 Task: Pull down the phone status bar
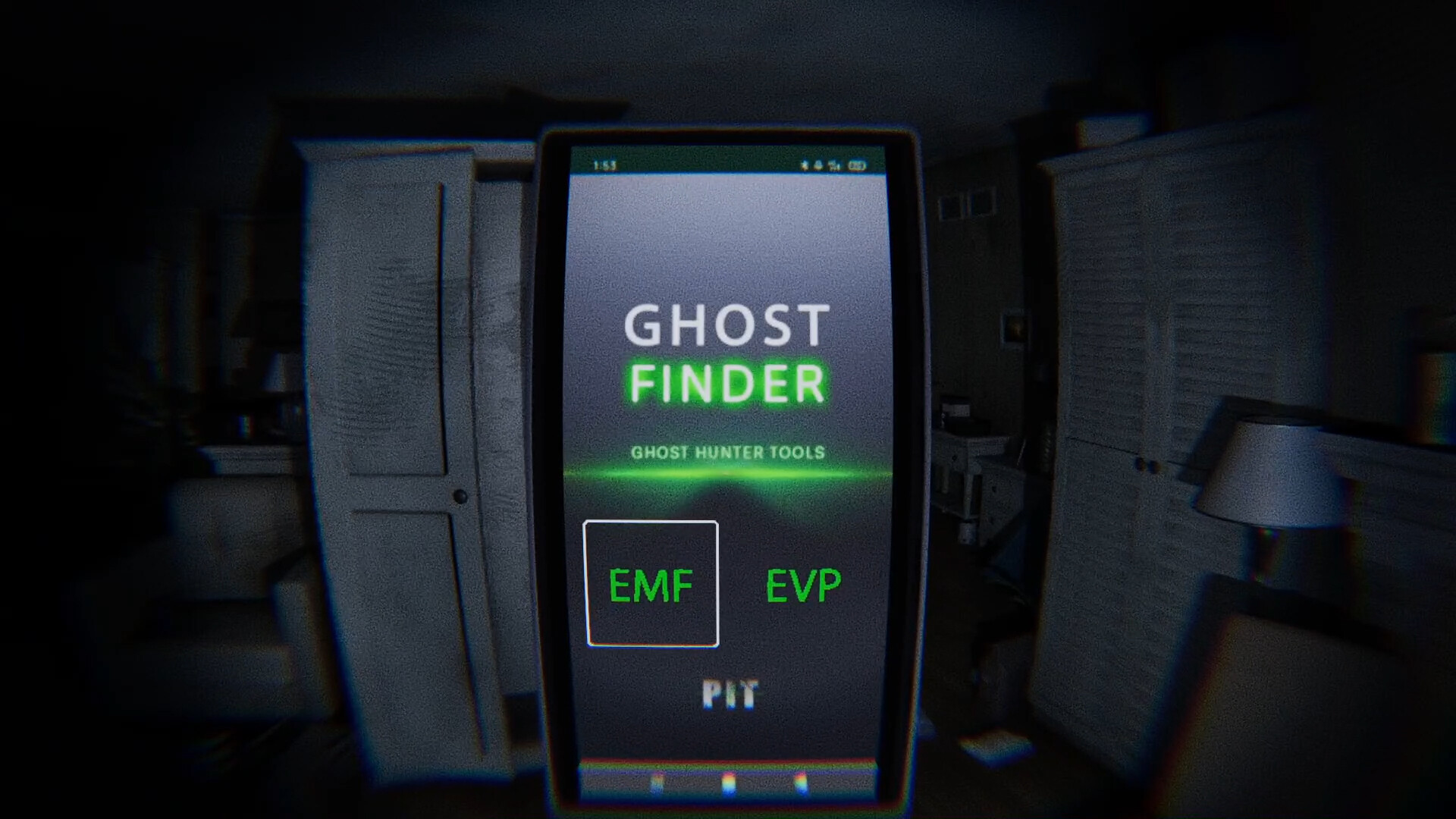[x=726, y=163]
